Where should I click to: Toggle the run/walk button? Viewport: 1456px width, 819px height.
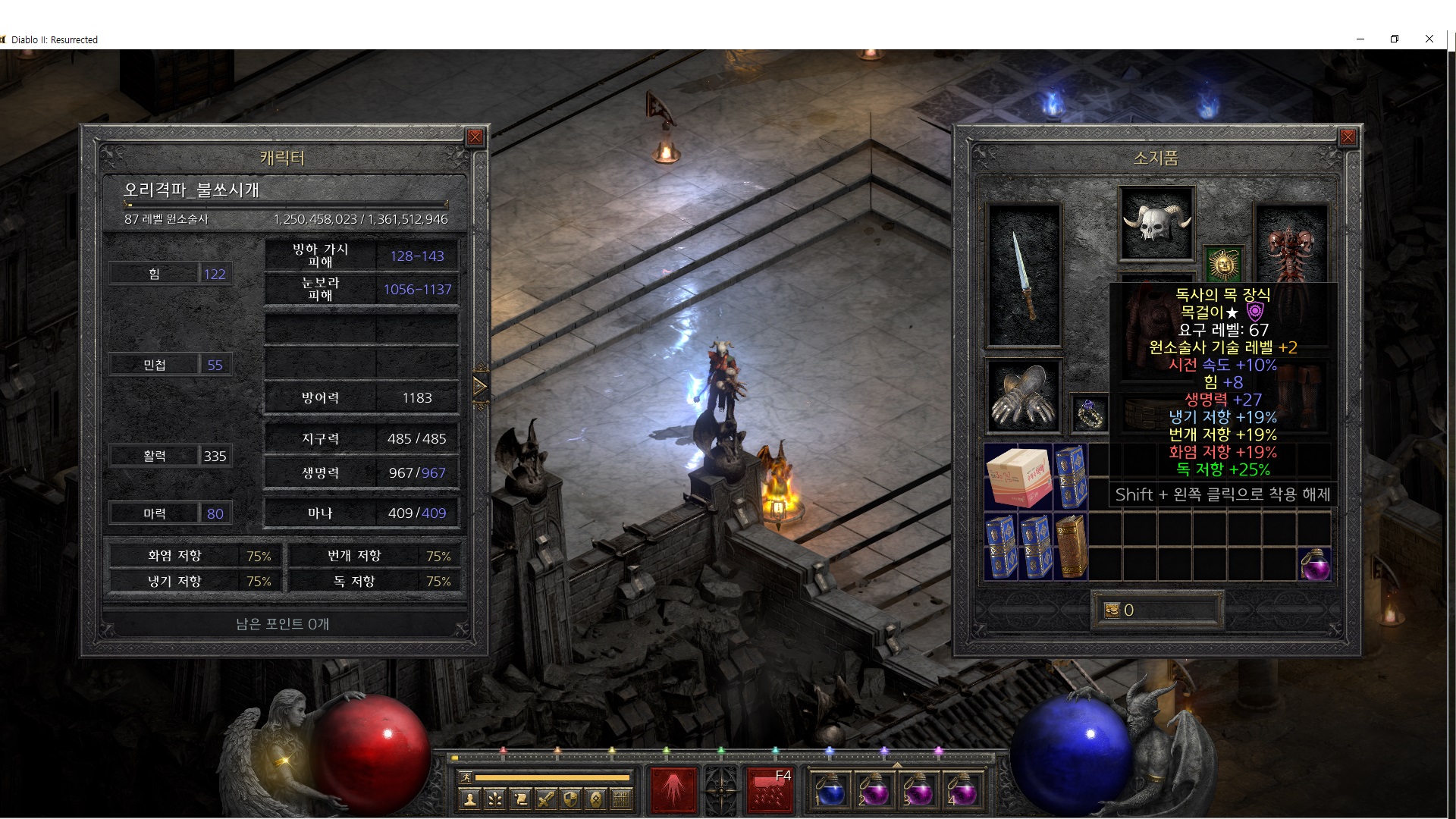(466, 777)
